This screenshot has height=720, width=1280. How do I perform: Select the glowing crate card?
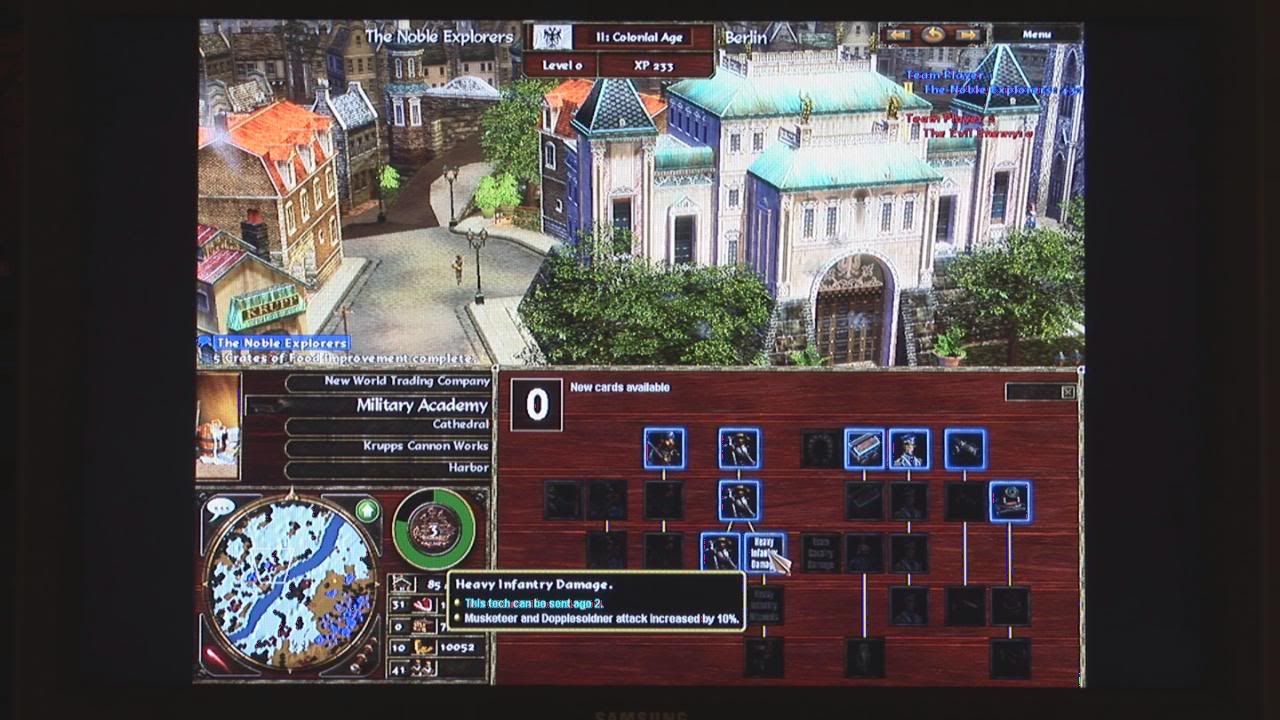864,449
